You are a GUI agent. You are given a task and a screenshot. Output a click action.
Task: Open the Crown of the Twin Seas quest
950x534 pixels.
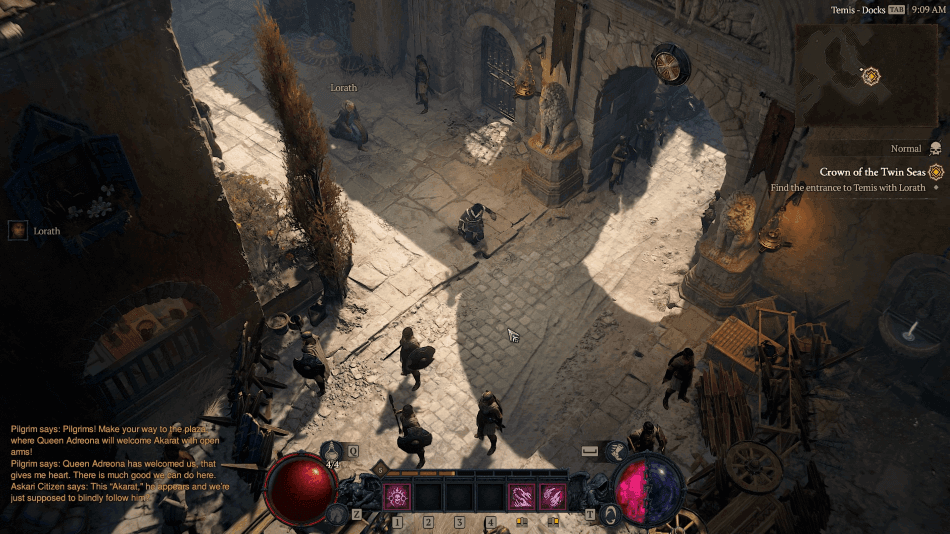tap(874, 172)
